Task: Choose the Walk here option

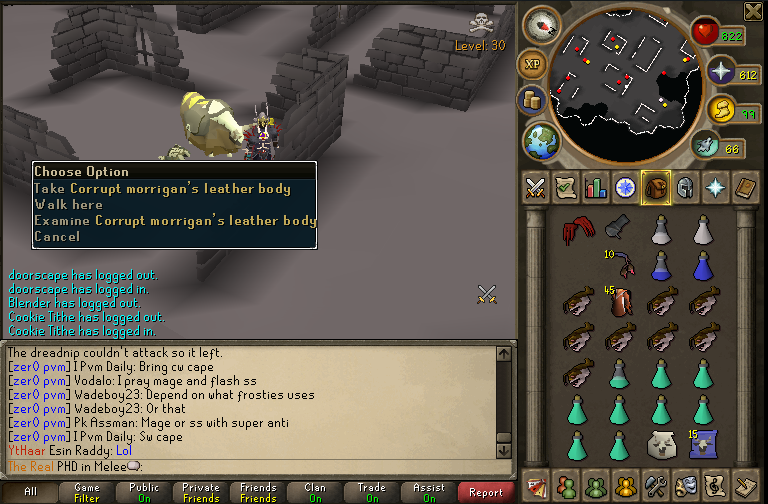Action: click(x=69, y=205)
